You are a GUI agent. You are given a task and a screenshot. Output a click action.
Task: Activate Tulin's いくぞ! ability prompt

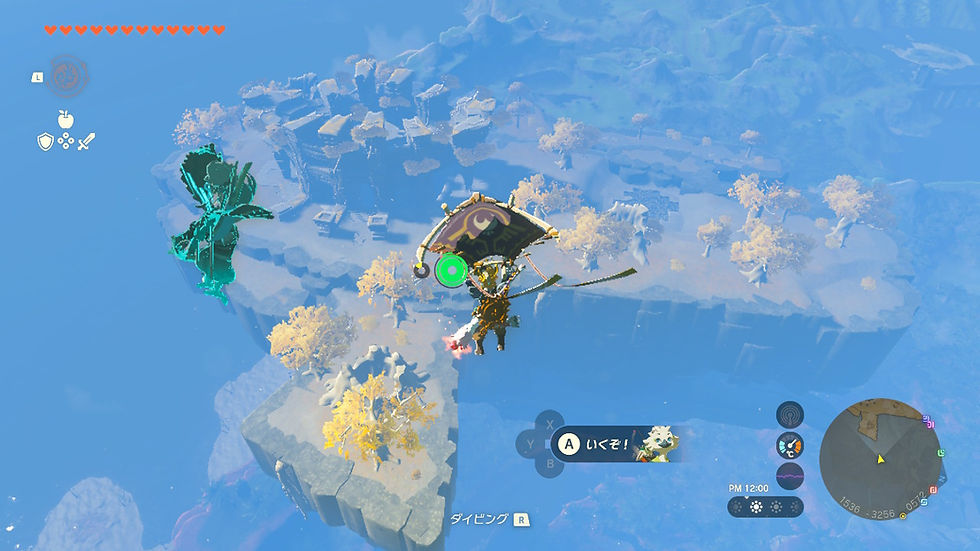click(617, 444)
